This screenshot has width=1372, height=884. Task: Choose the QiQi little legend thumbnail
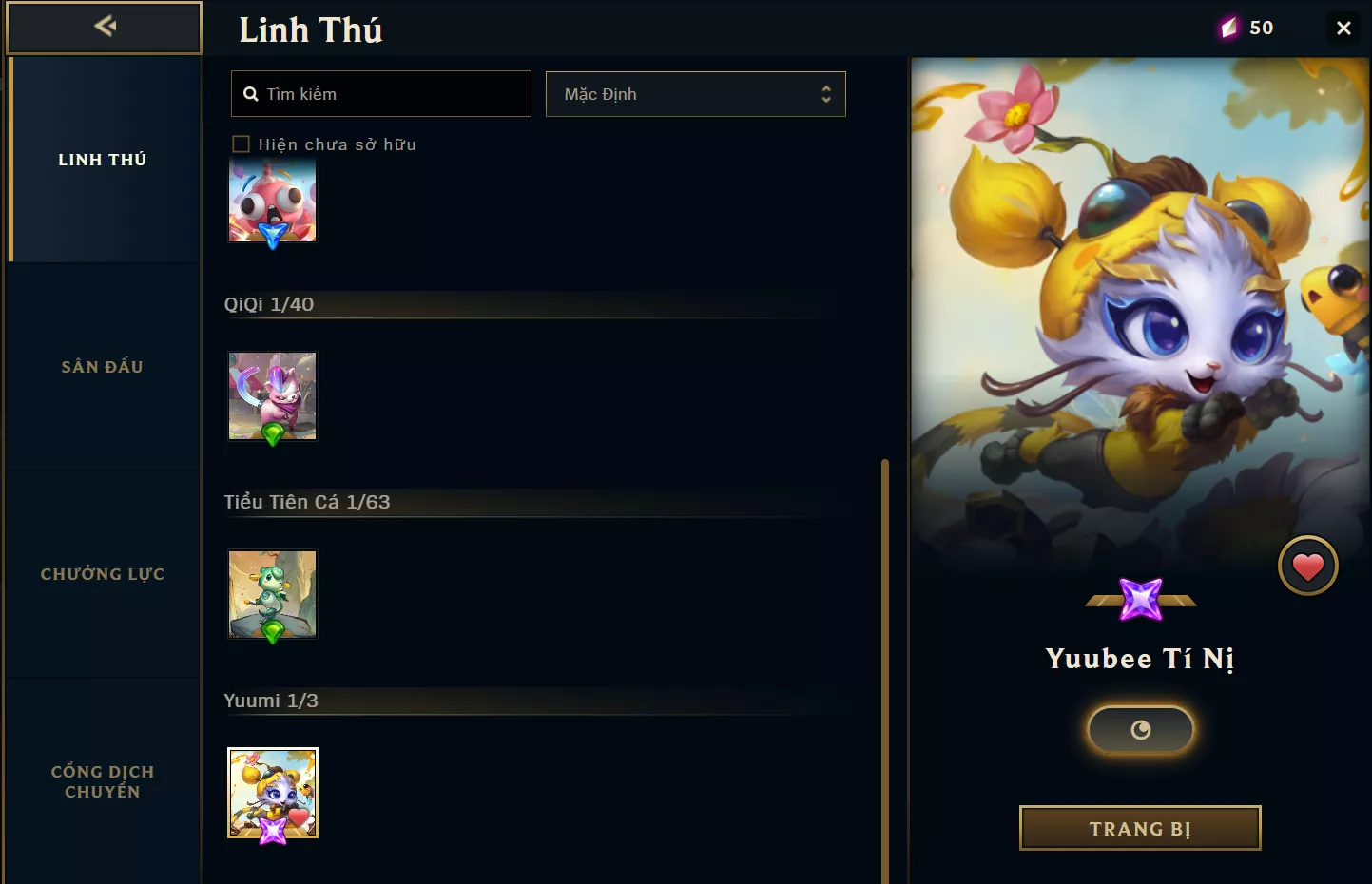[272, 395]
